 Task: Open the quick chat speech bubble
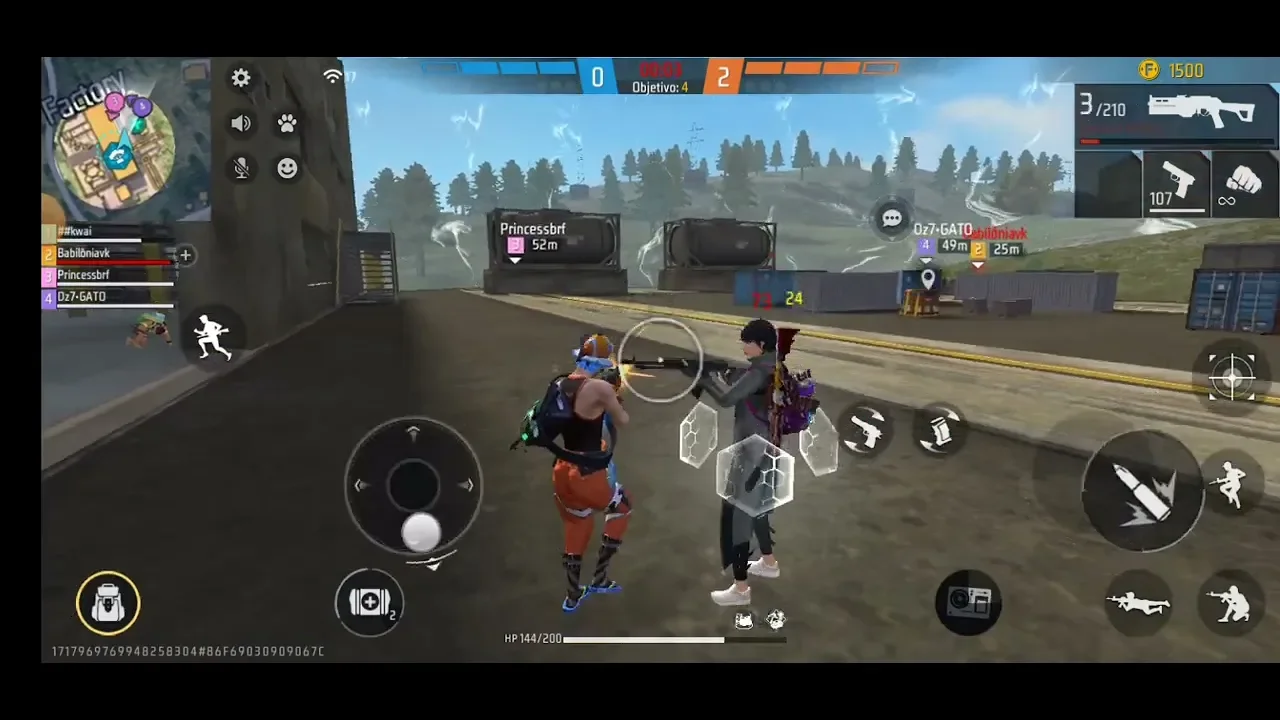[x=892, y=218]
